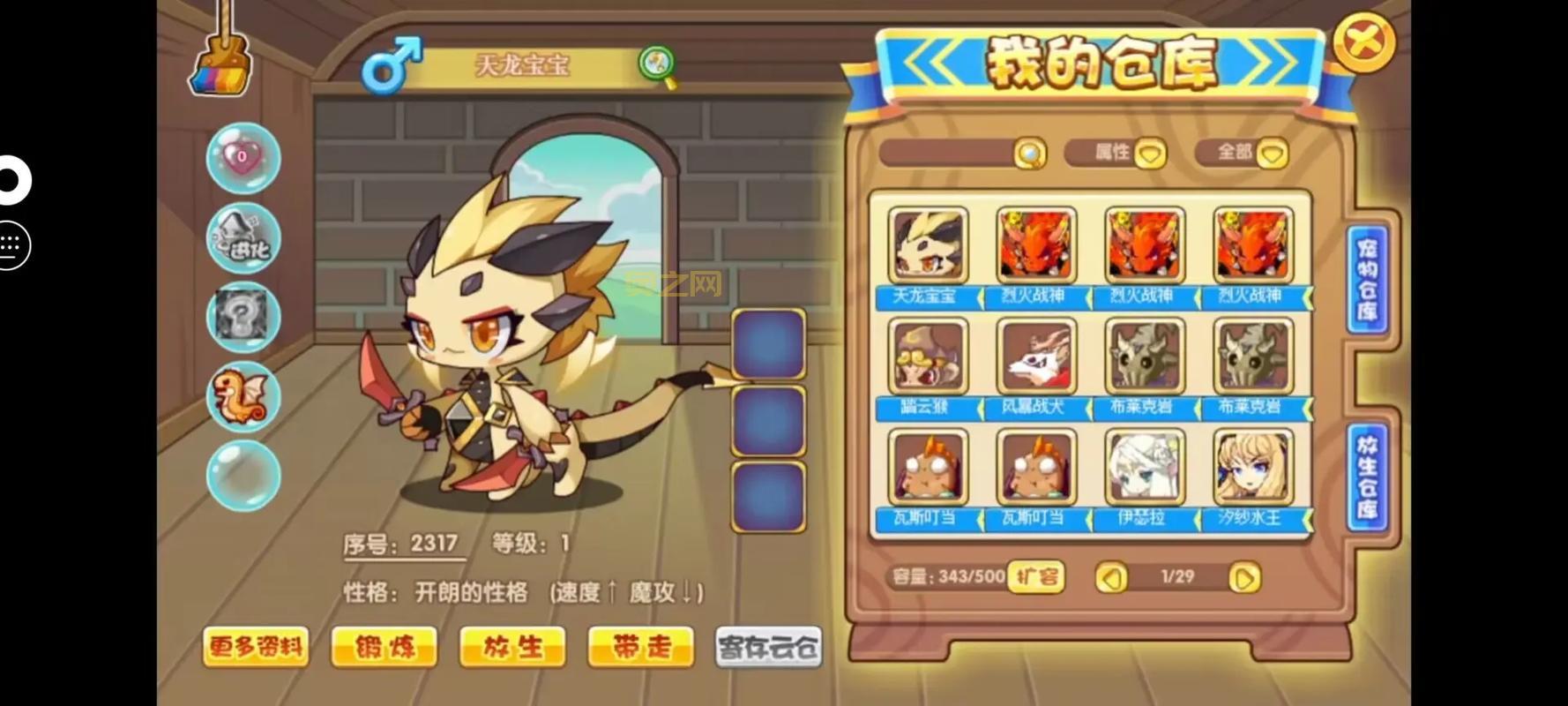Click the pink heart affection icon
The height and width of the screenshot is (706, 1568).
[x=243, y=160]
